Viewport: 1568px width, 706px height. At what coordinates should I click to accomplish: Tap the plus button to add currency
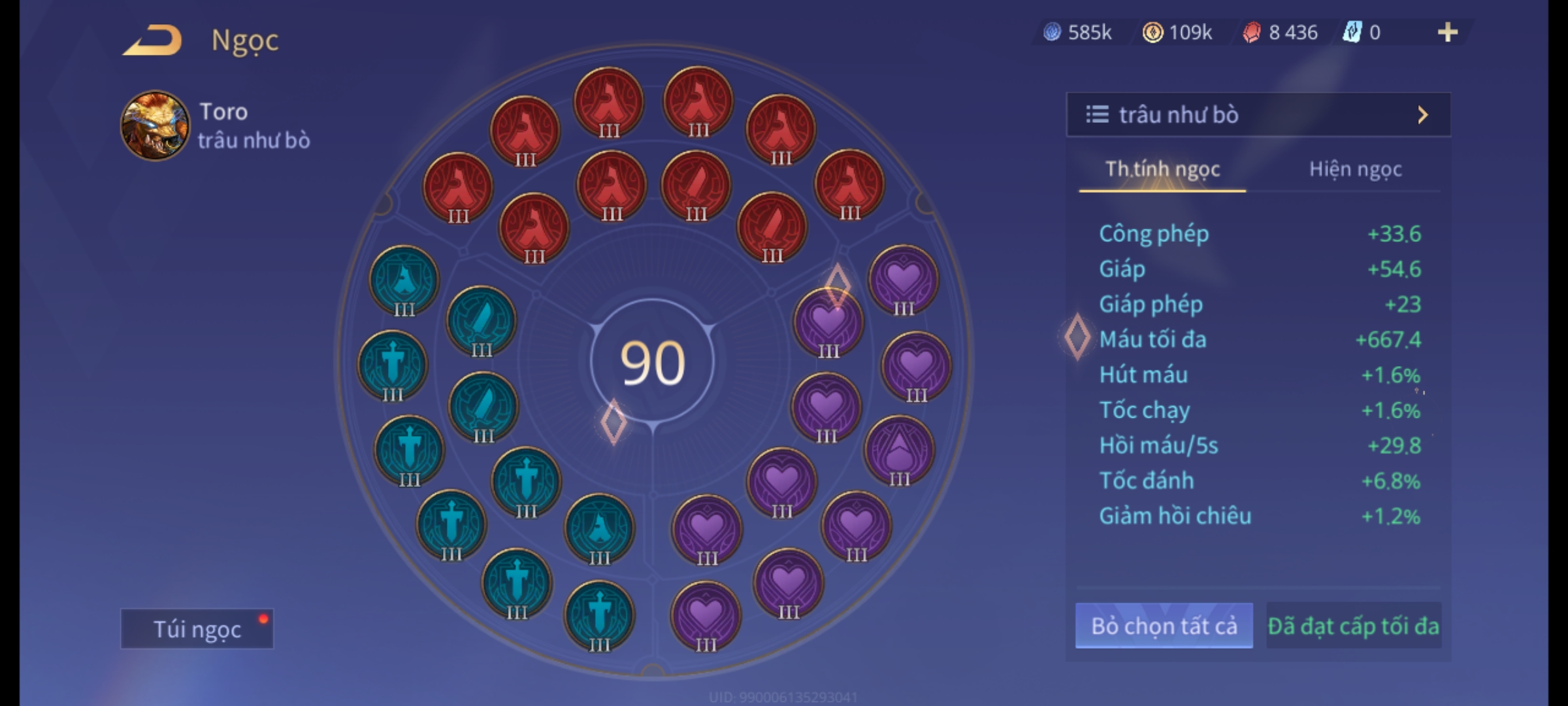[1447, 33]
